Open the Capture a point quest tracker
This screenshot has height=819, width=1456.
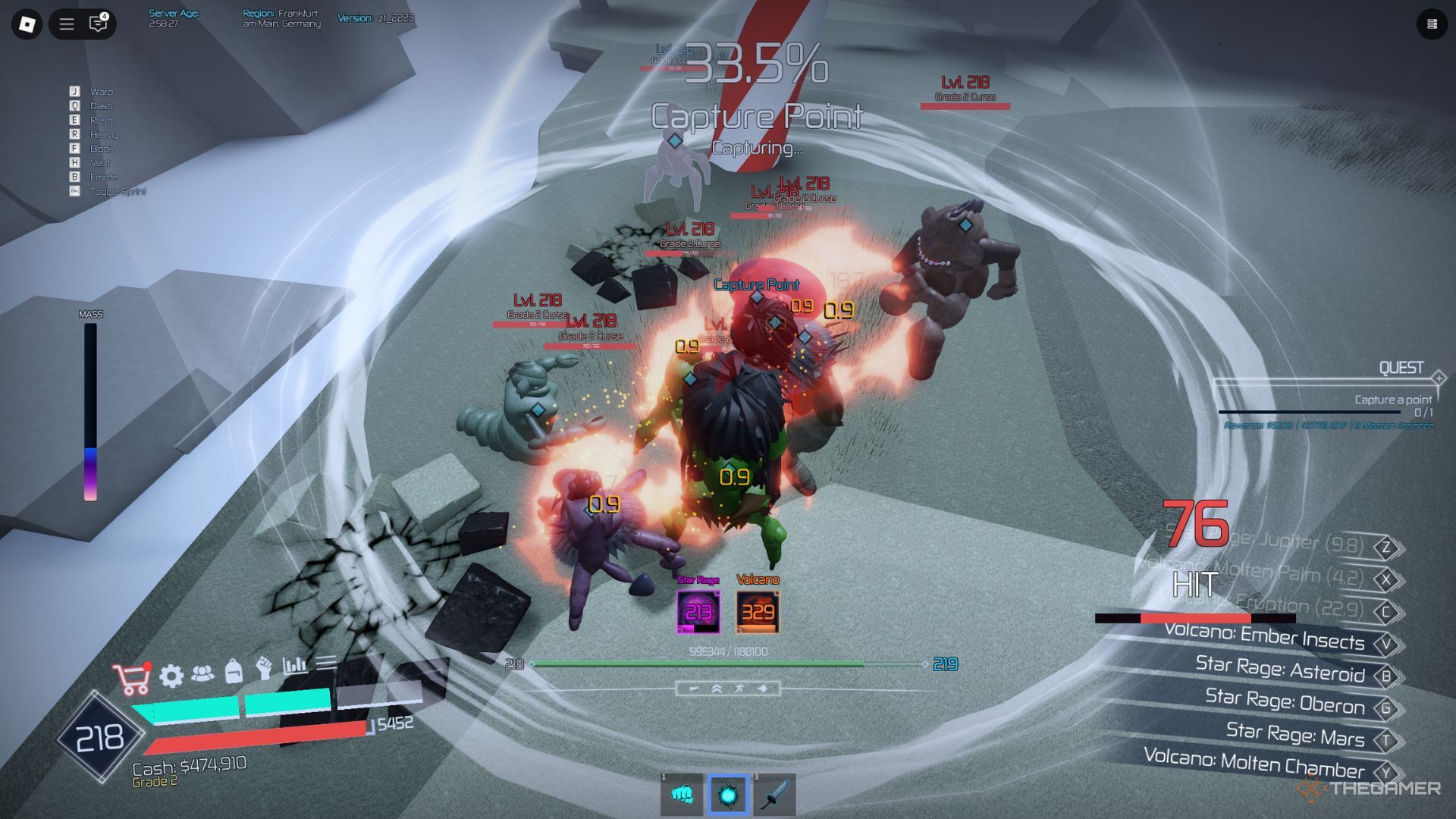coord(1393,400)
